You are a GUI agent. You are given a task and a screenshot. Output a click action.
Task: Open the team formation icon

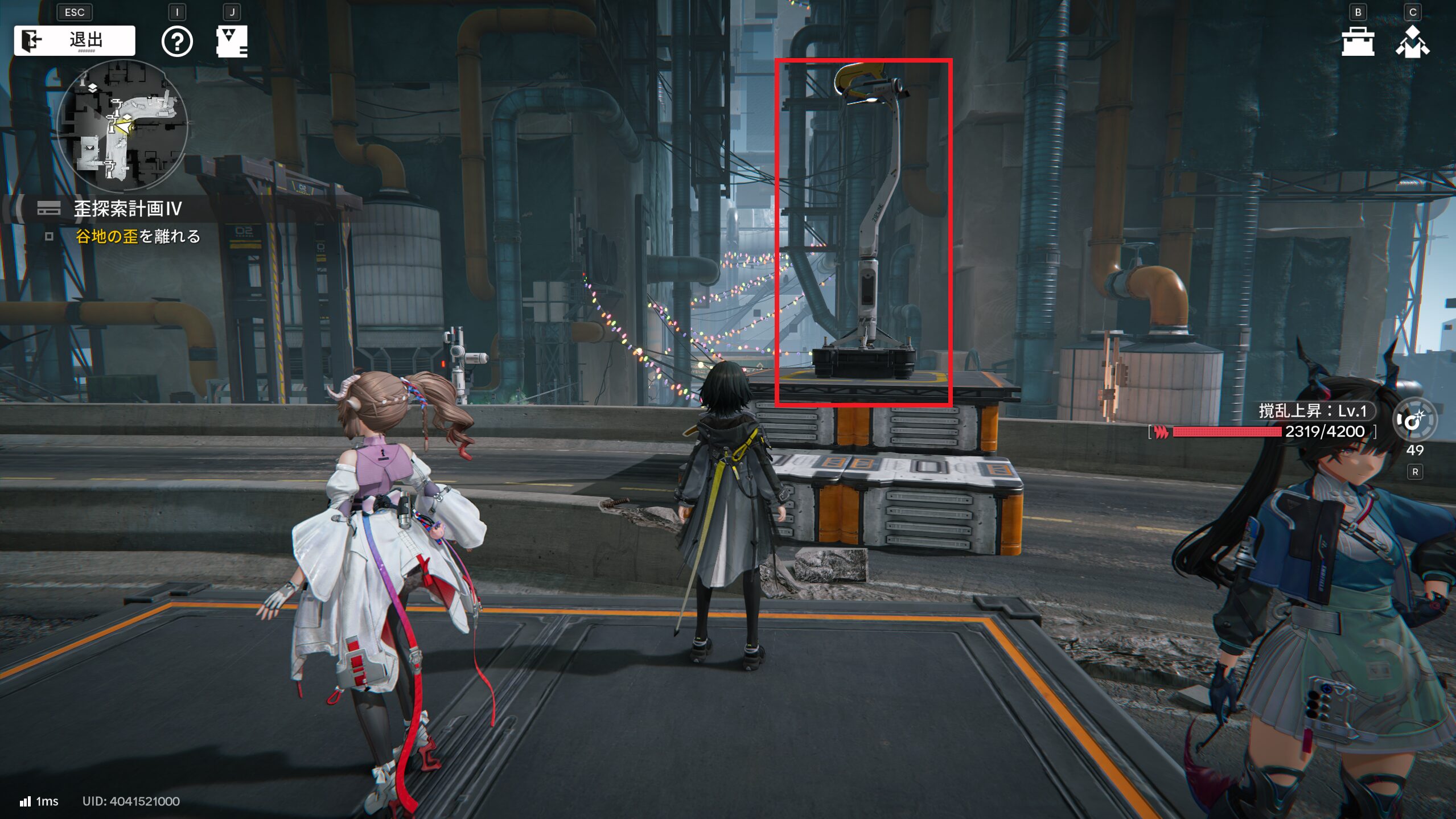tap(1412, 42)
